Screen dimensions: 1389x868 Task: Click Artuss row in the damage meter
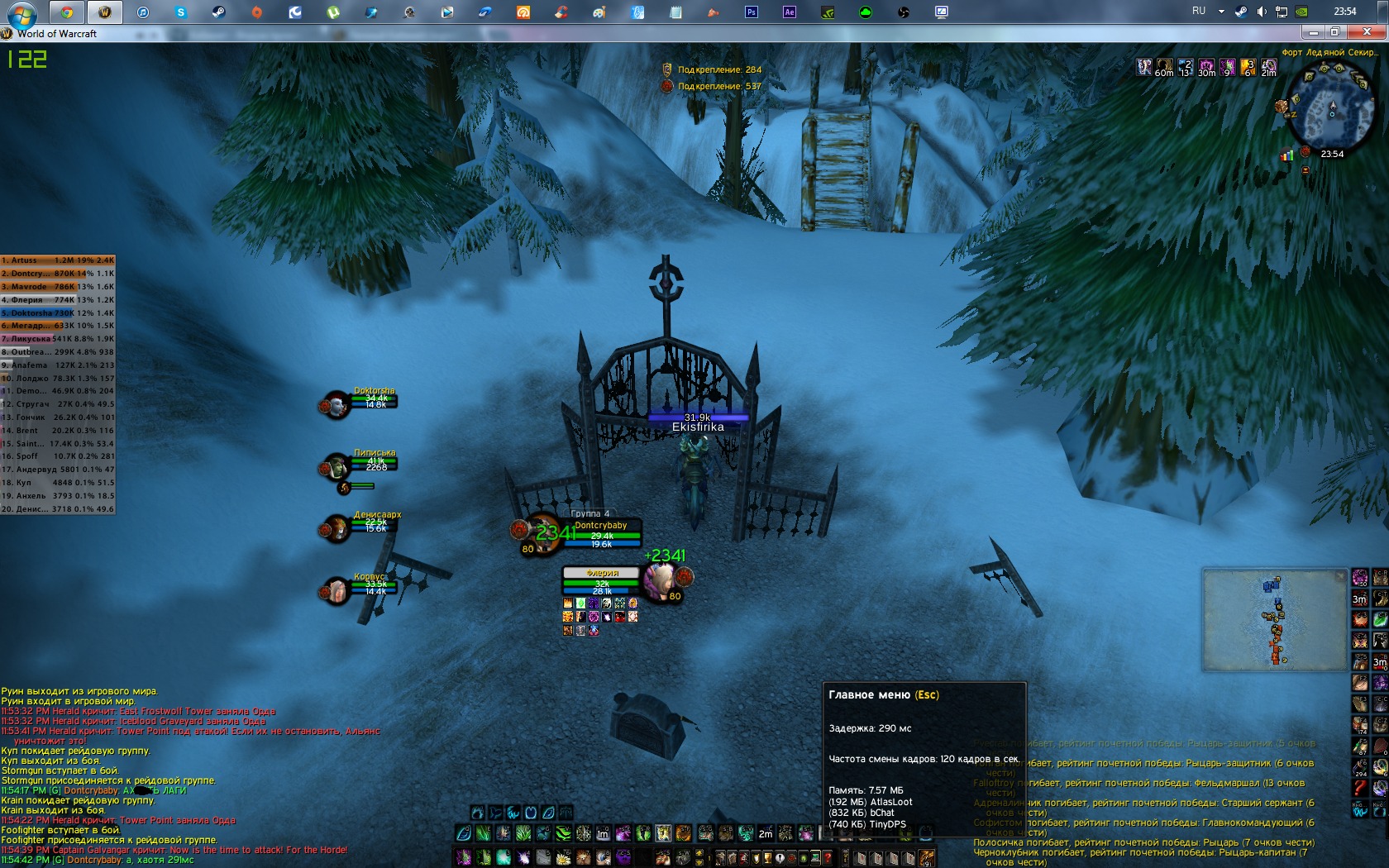click(x=58, y=260)
